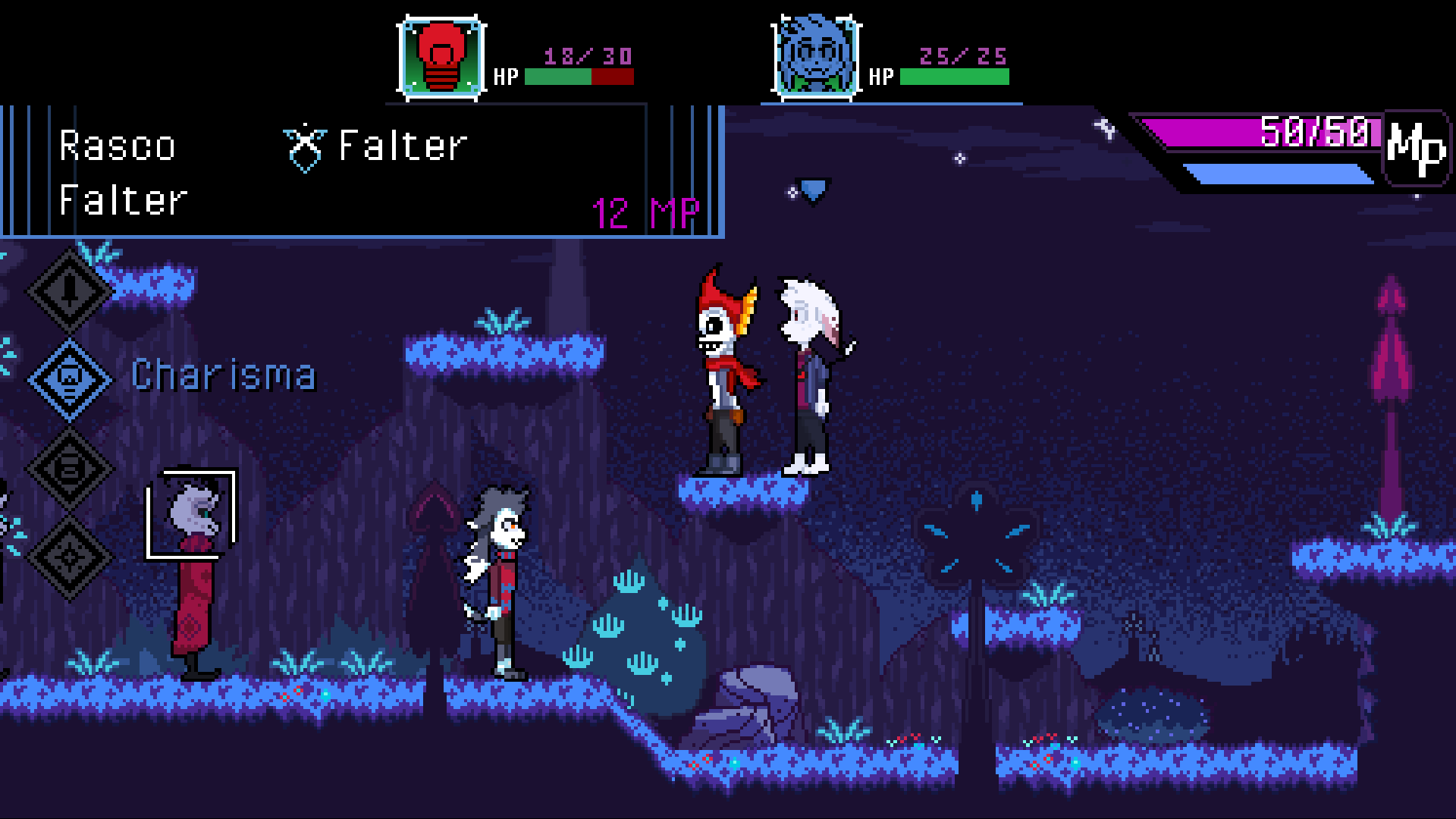1456x819 pixels.
Task: Switch to the Rasco menu option
Action: [118, 146]
